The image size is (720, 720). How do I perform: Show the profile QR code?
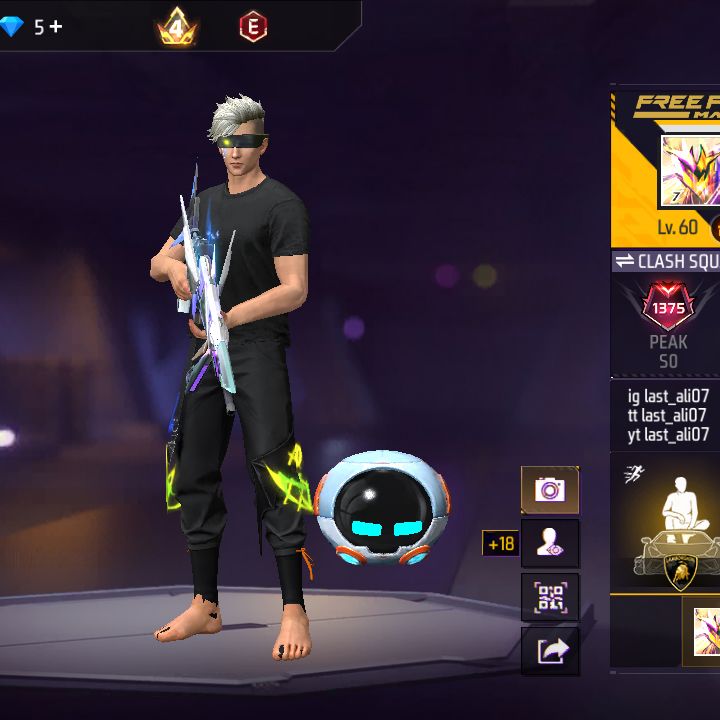[550, 597]
